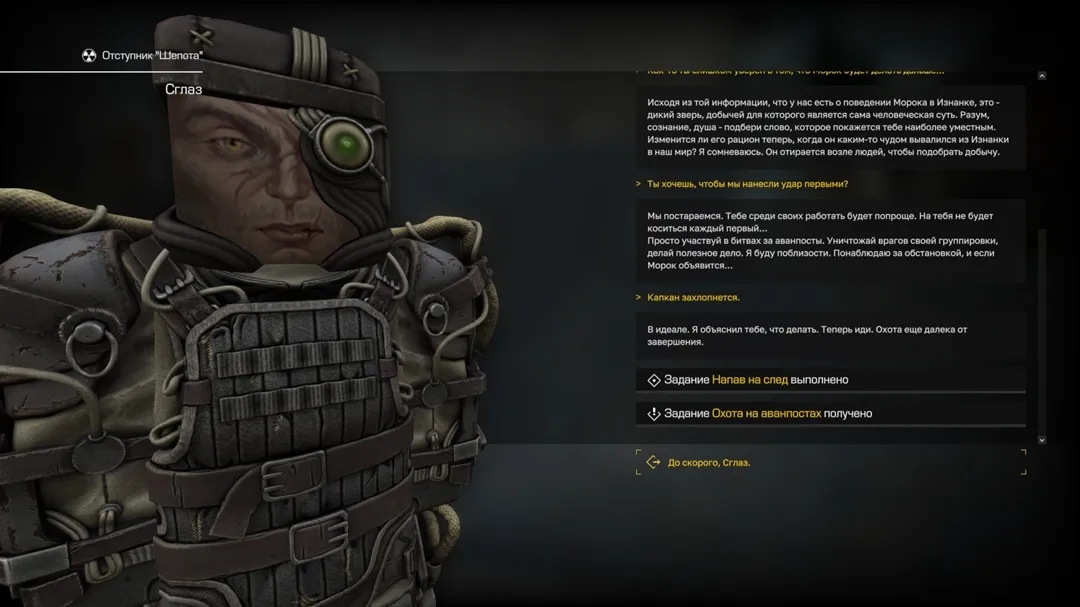1080x607 pixels.
Task: Choose the reply "До скорого, Сглаз."
Action: [x=708, y=463]
